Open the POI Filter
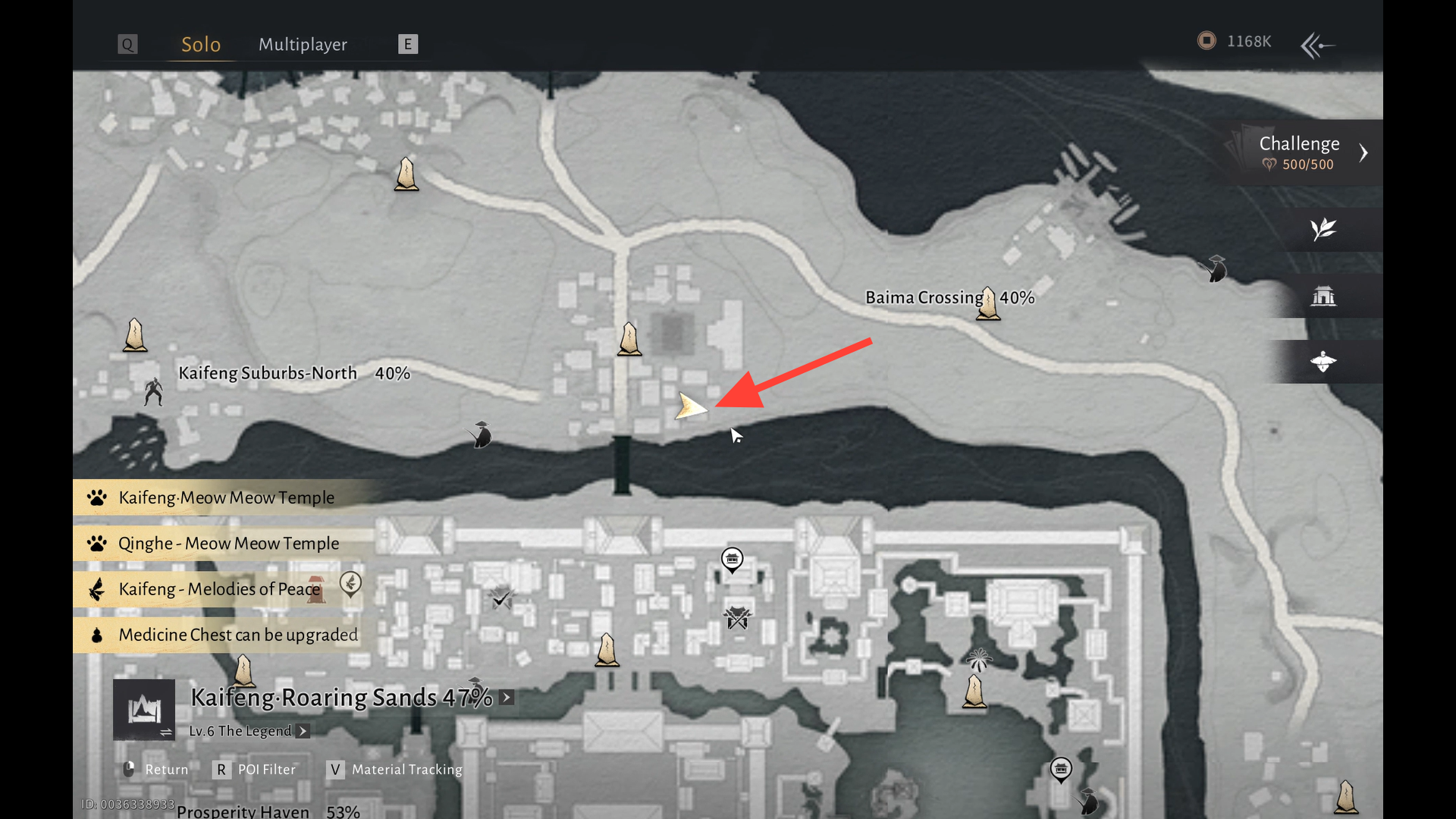The height and width of the screenshot is (819, 1456). point(258,770)
